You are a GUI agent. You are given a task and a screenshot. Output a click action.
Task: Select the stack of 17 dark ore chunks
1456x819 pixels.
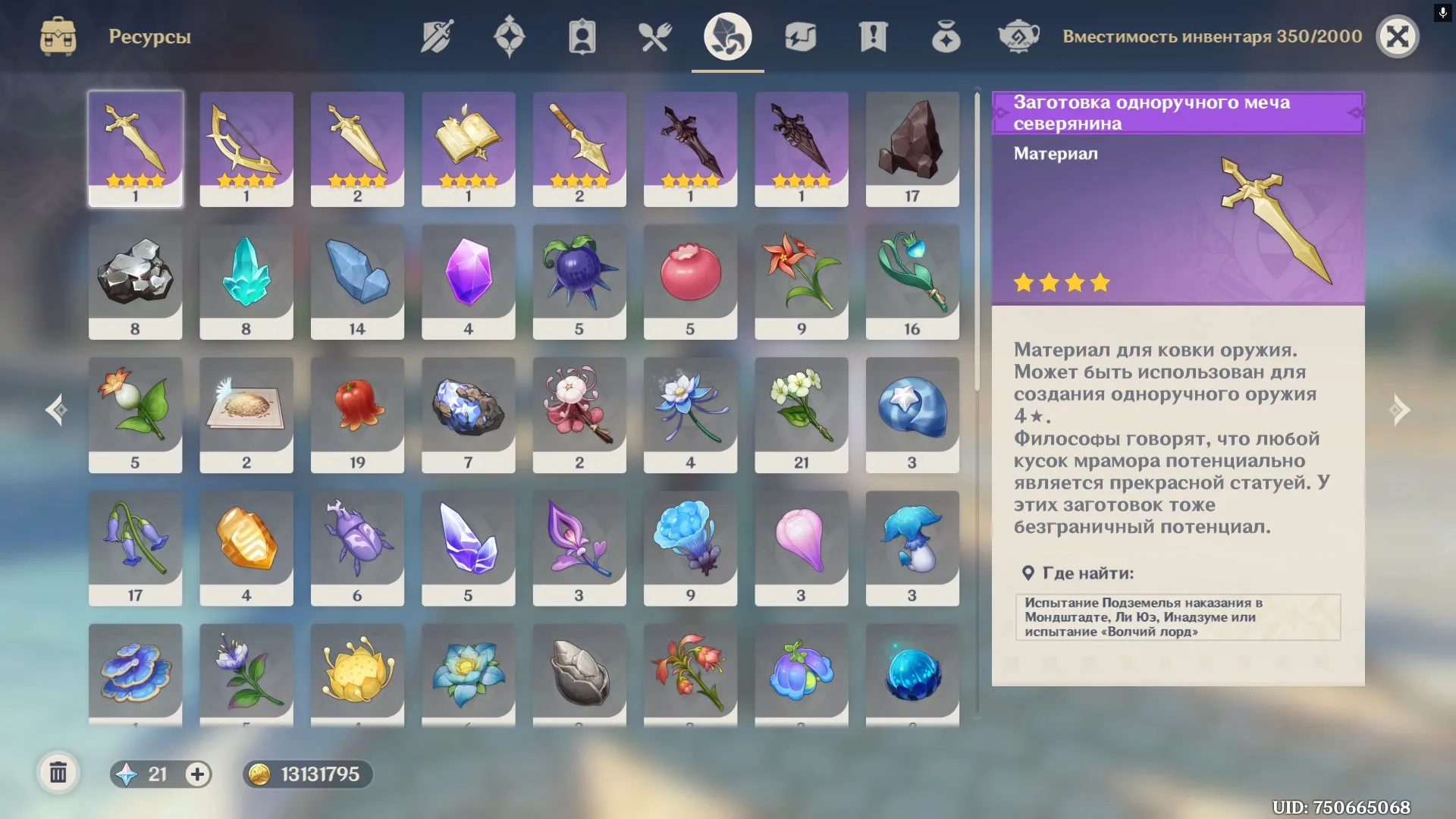[912, 146]
